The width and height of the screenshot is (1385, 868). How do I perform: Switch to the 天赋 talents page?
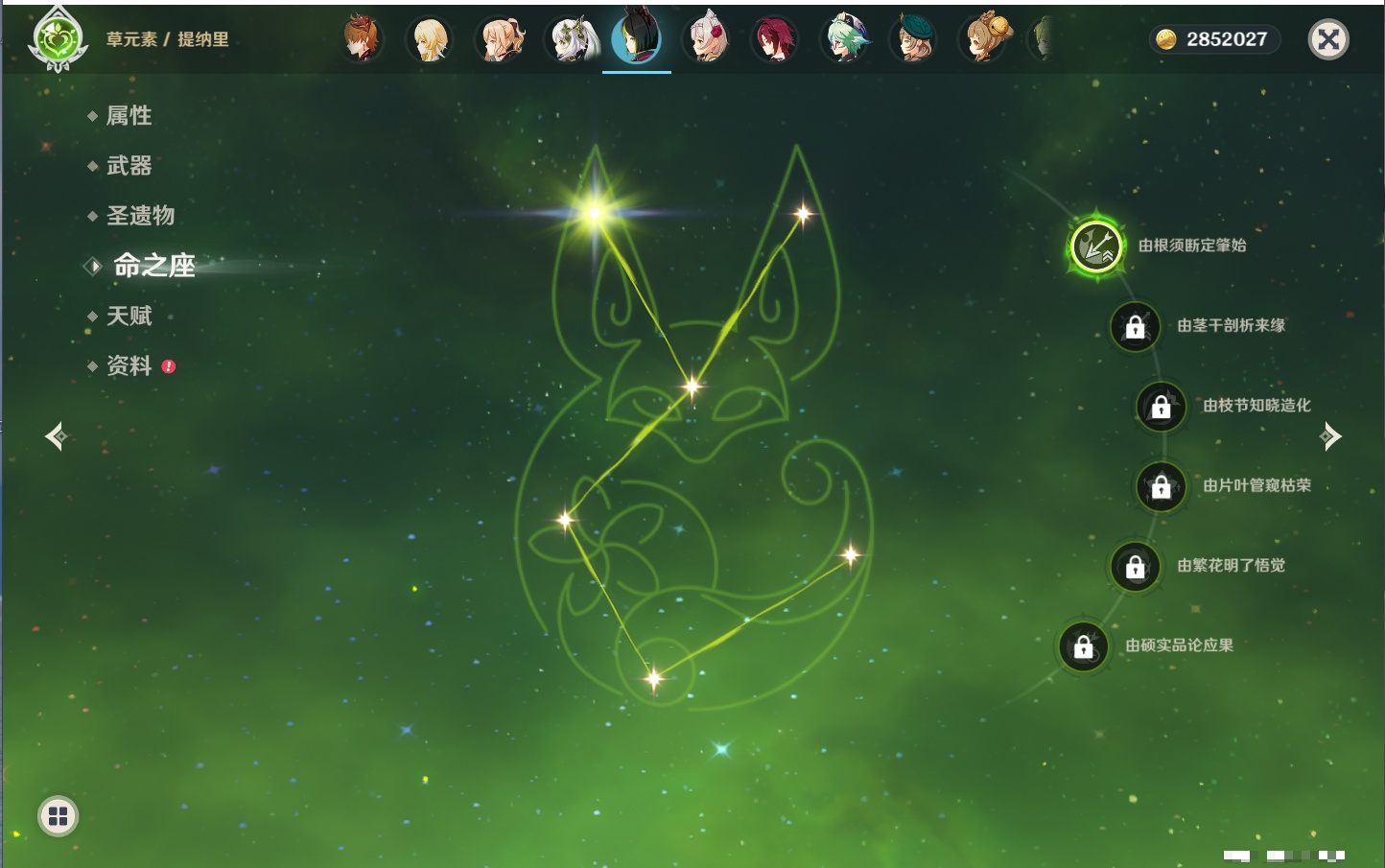click(129, 316)
